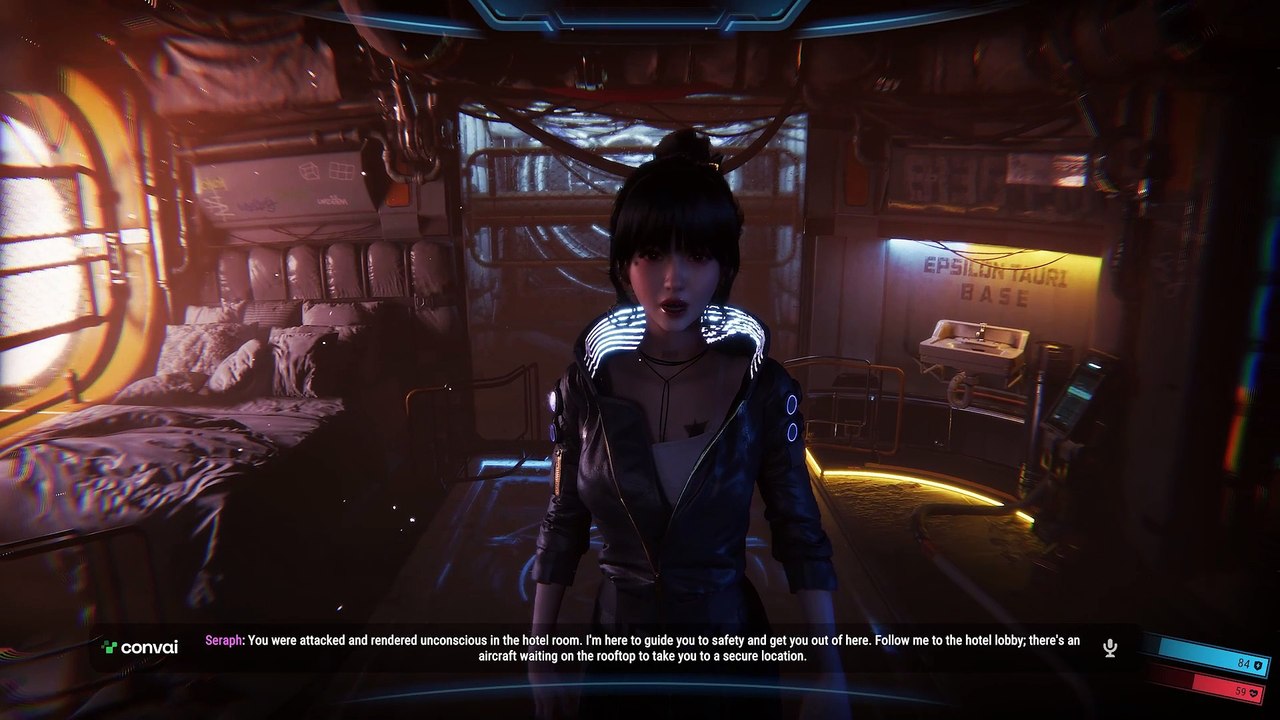Activate the microphone icon to talk
Image resolution: width=1280 pixels, height=720 pixels.
point(1110,648)
